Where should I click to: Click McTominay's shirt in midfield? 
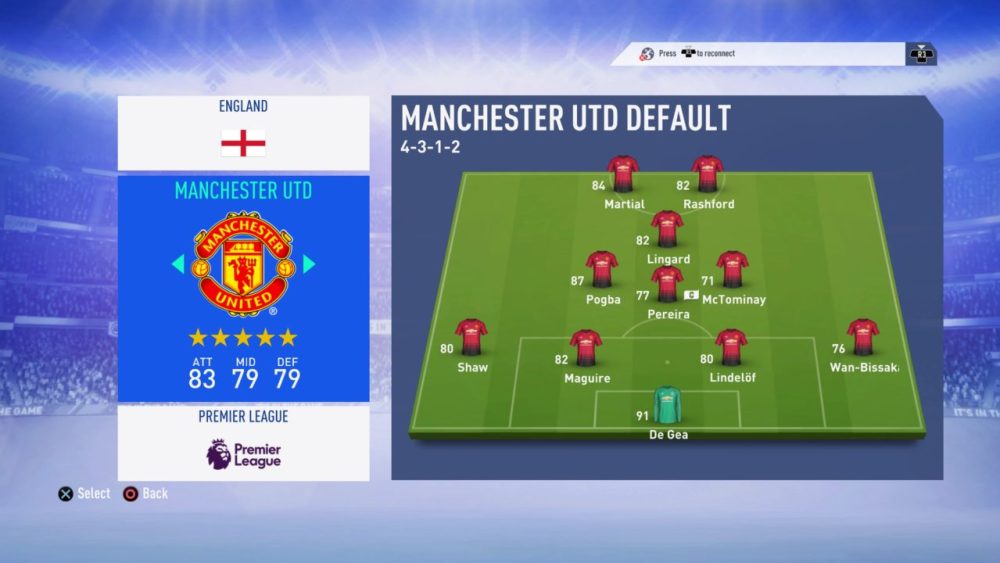[733, 269]
